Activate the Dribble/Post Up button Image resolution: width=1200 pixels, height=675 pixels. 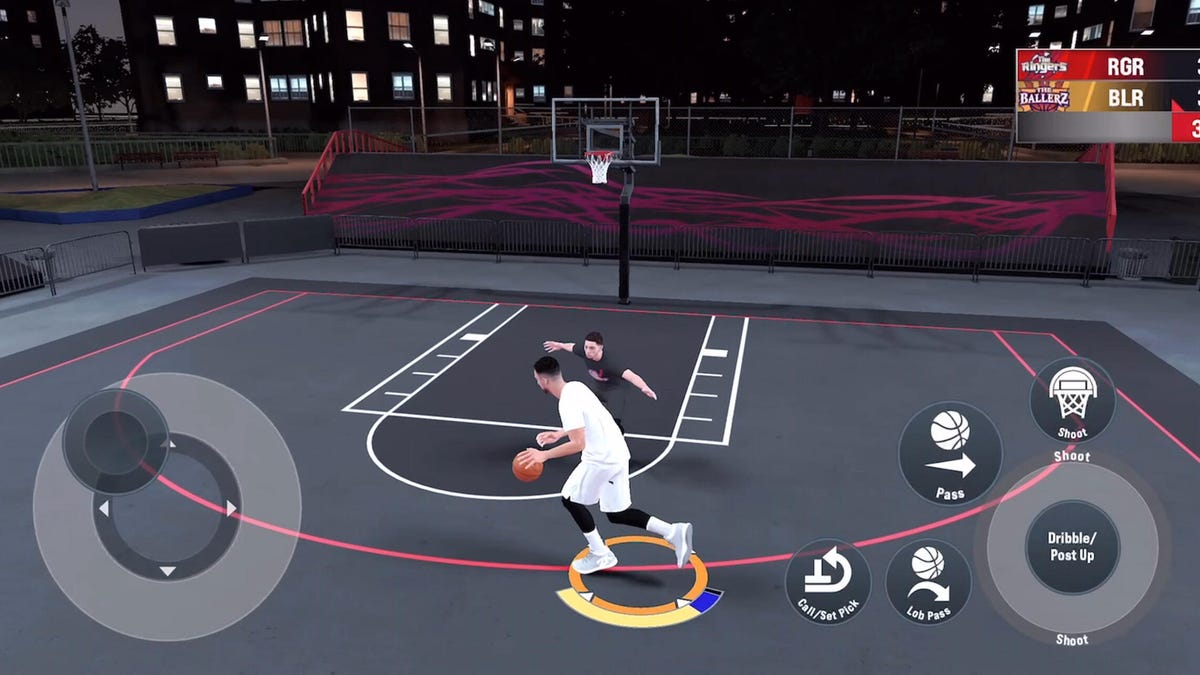(x=1072, y=546)
